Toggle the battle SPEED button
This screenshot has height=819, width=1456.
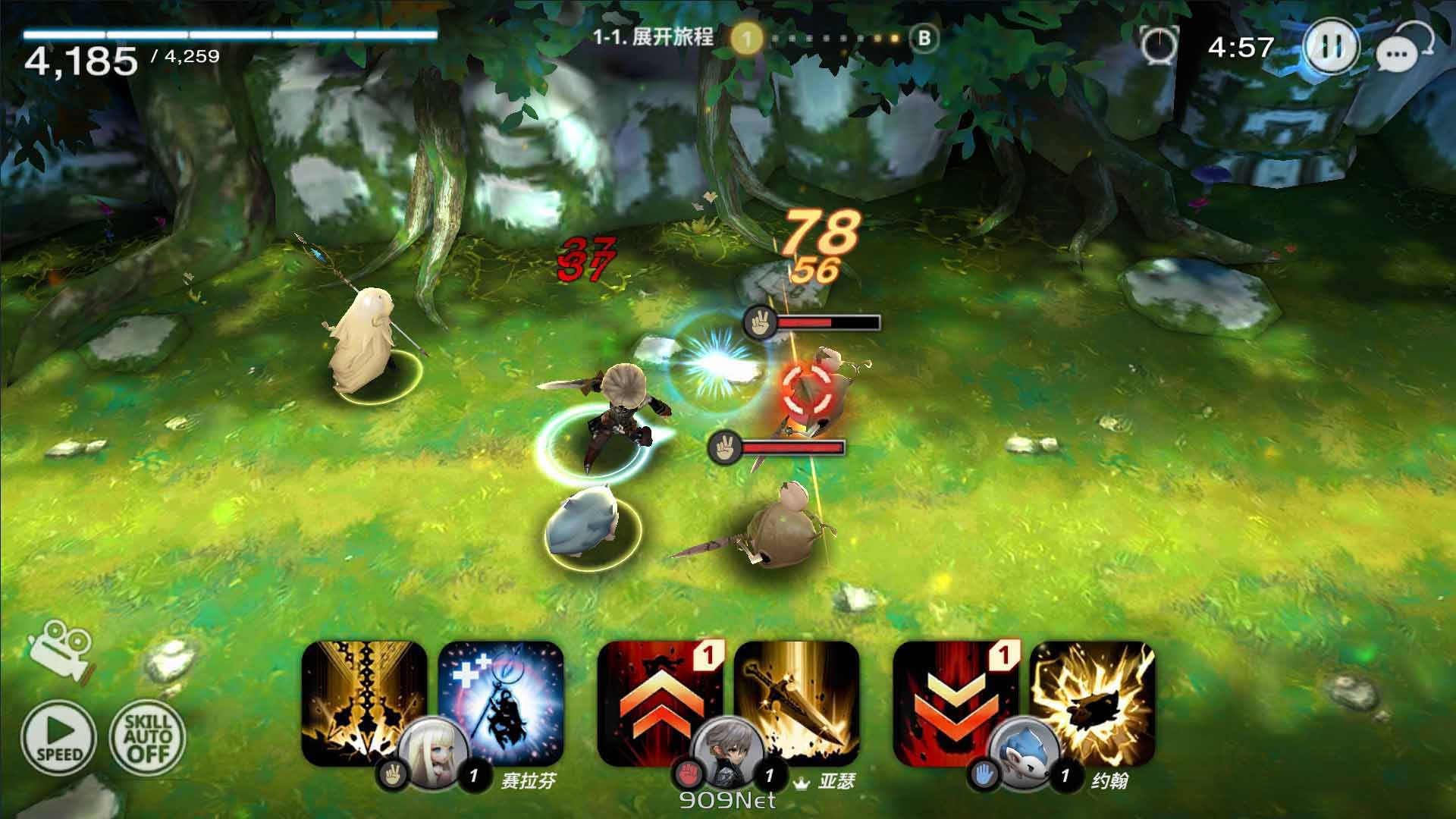click(x=60, y=737)
